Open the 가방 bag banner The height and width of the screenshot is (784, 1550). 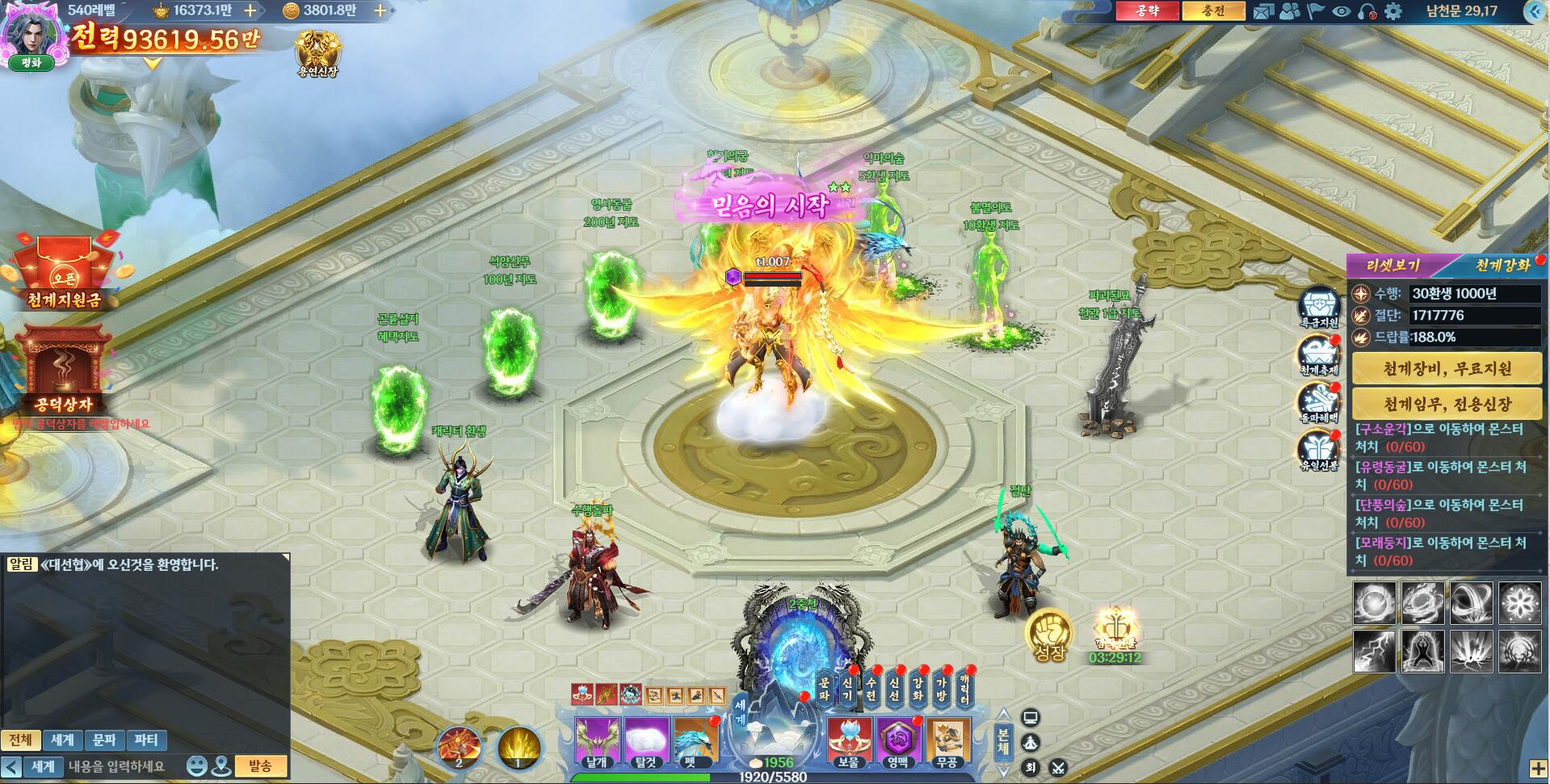pyautogui.click(x=941, y=690)
